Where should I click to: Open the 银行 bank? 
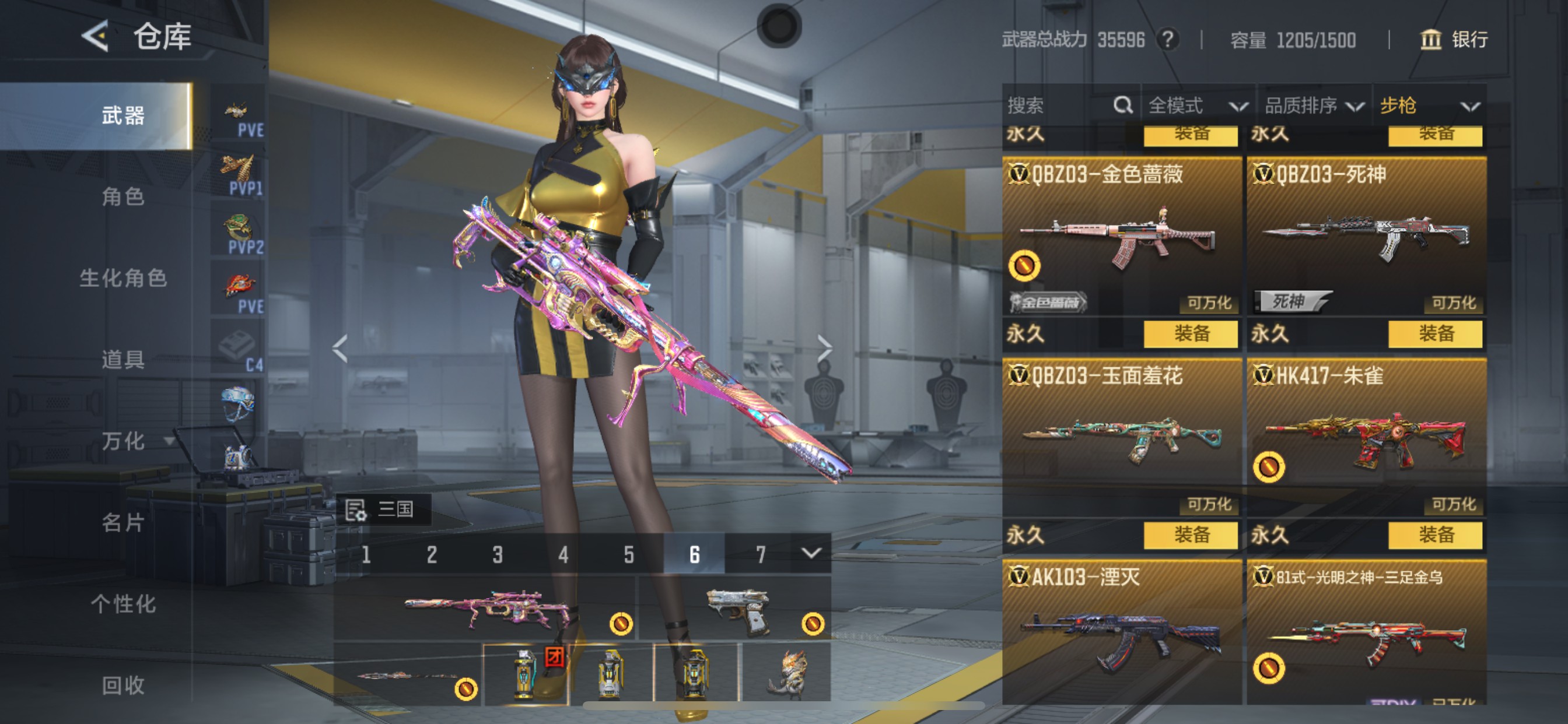click(x=1454, y=40)
